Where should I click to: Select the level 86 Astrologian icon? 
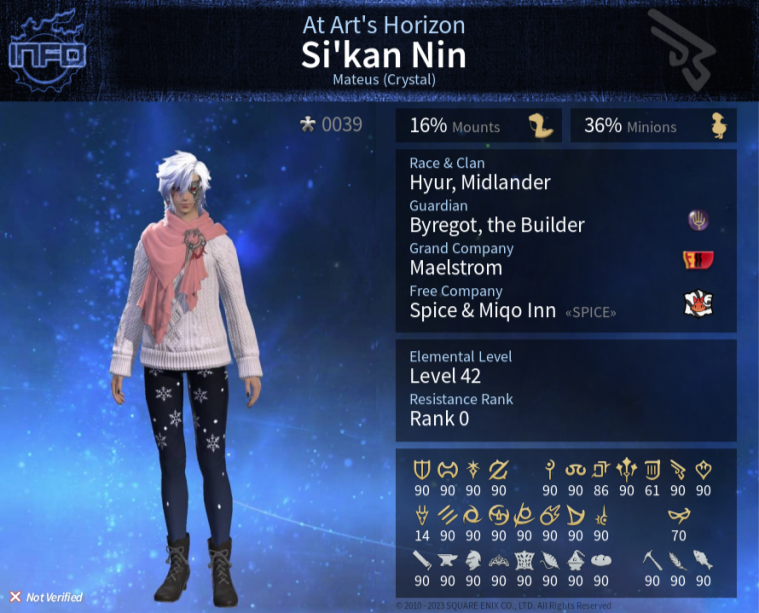[x=601, y=469]
